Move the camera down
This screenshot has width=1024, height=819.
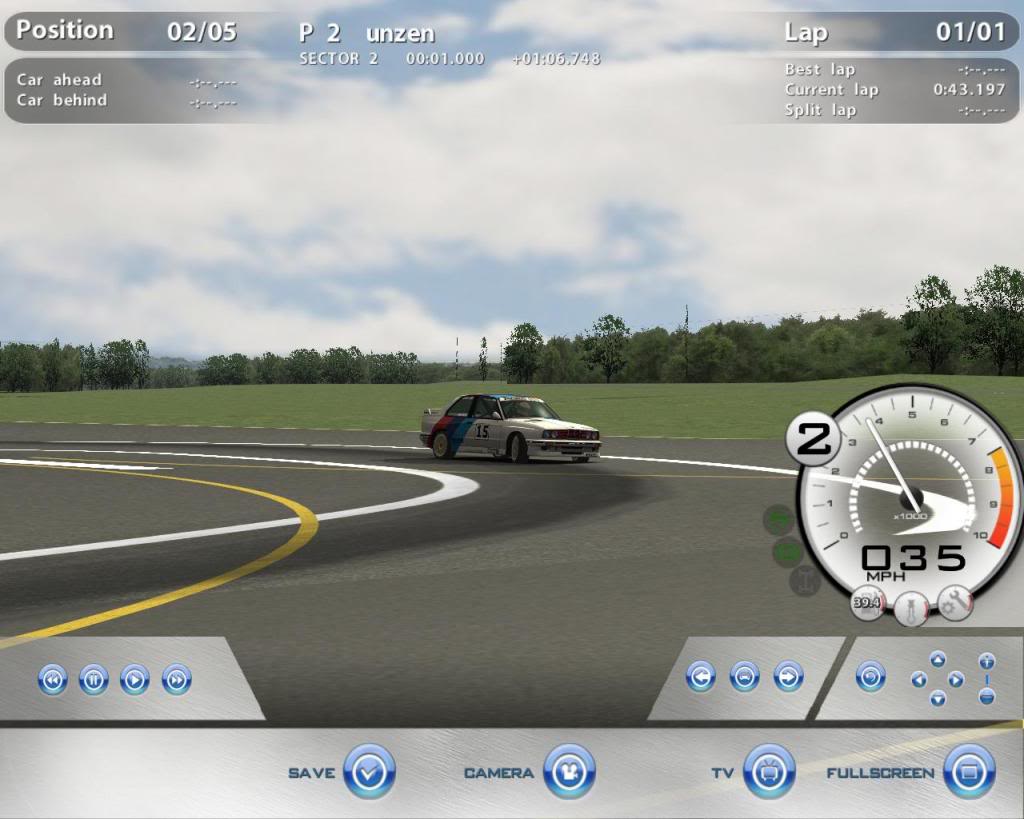938,699
